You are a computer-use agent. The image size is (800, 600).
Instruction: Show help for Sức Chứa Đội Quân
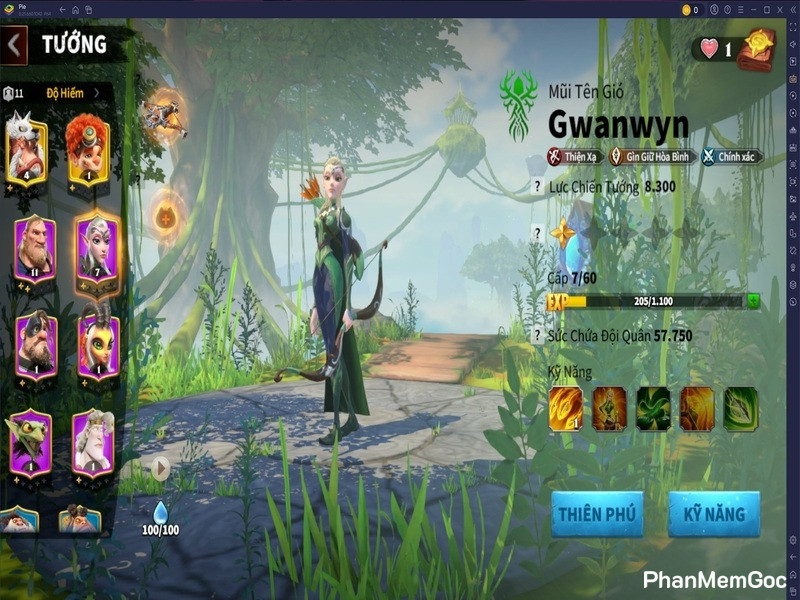[x=537, y=336]
